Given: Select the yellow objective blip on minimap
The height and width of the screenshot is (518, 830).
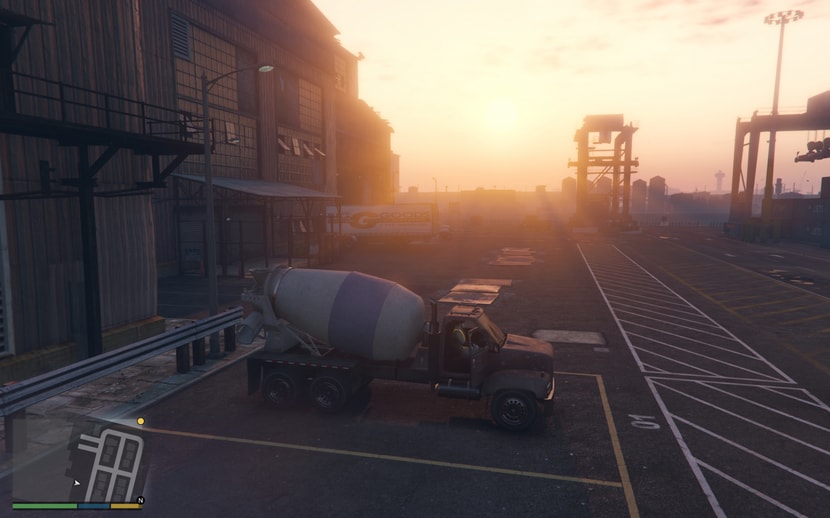Looking at the screenshot, I should [140, 421].
